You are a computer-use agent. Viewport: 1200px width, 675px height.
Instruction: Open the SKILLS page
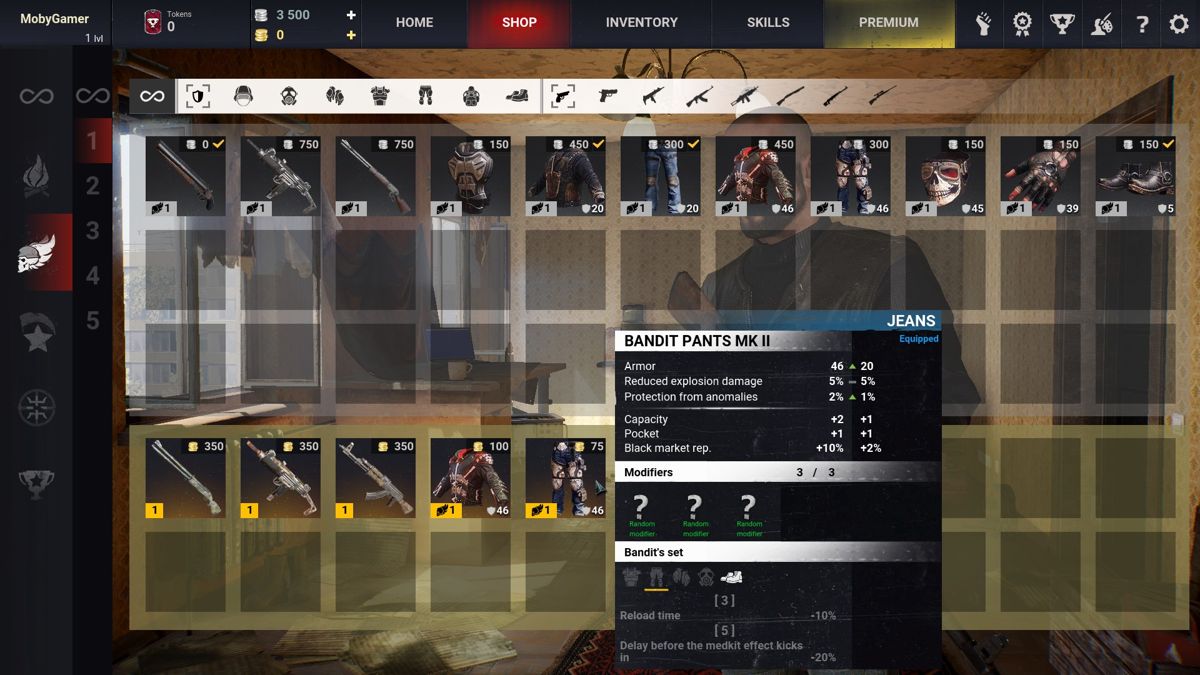[x=768, y=22]
